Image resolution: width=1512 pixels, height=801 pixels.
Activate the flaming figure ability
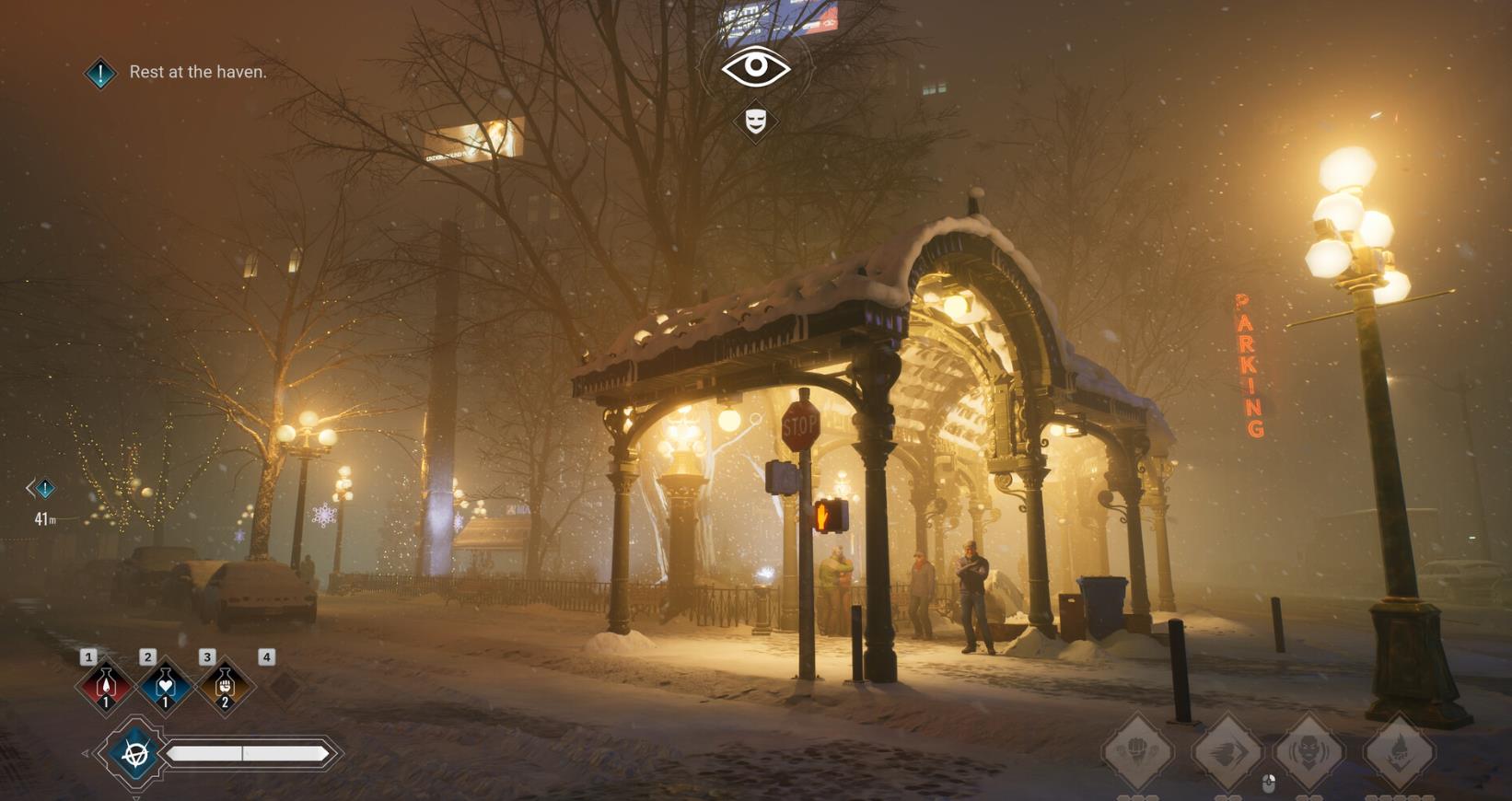click(1399, 751)
